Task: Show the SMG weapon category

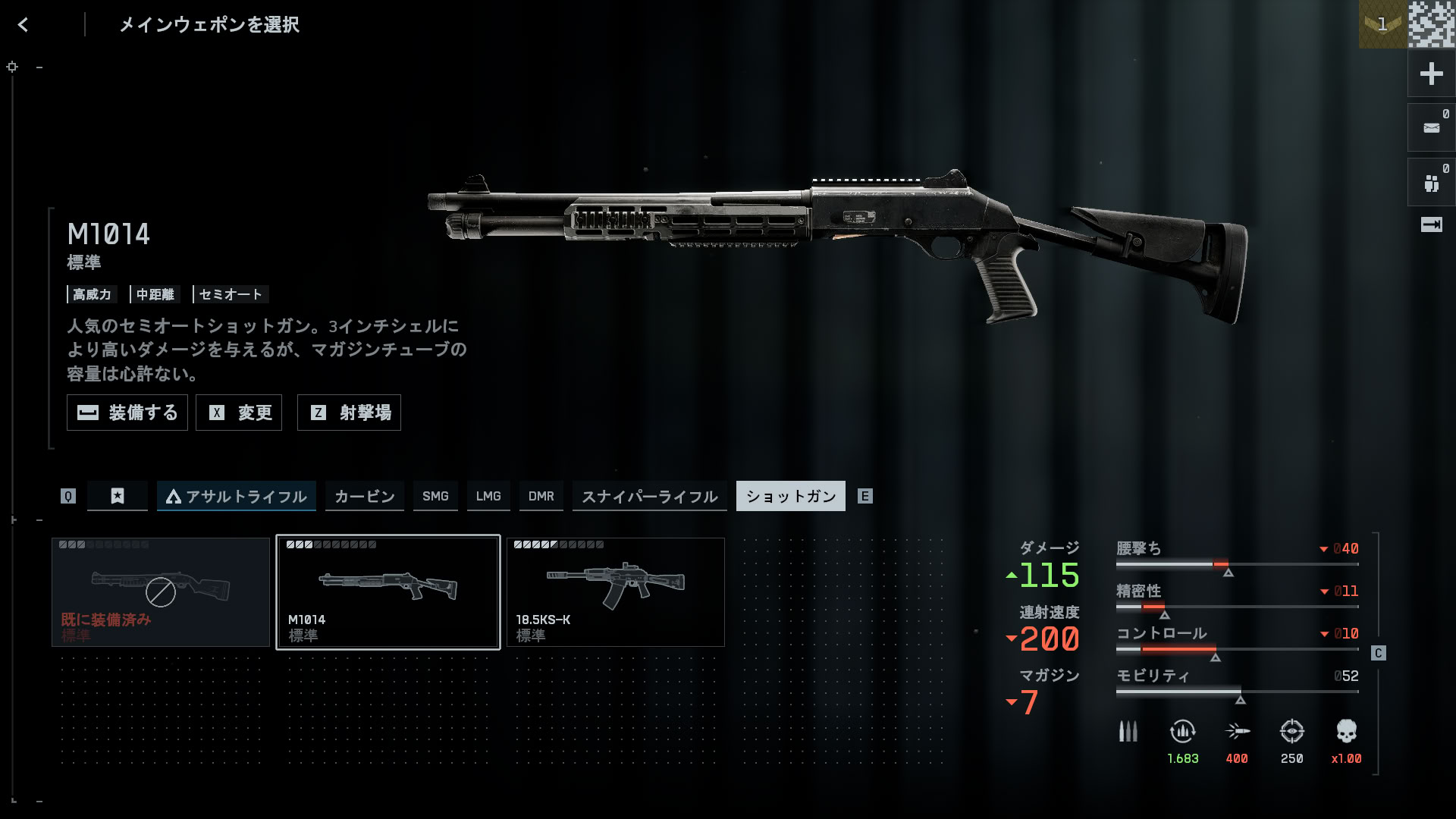Action: [435, 496]
